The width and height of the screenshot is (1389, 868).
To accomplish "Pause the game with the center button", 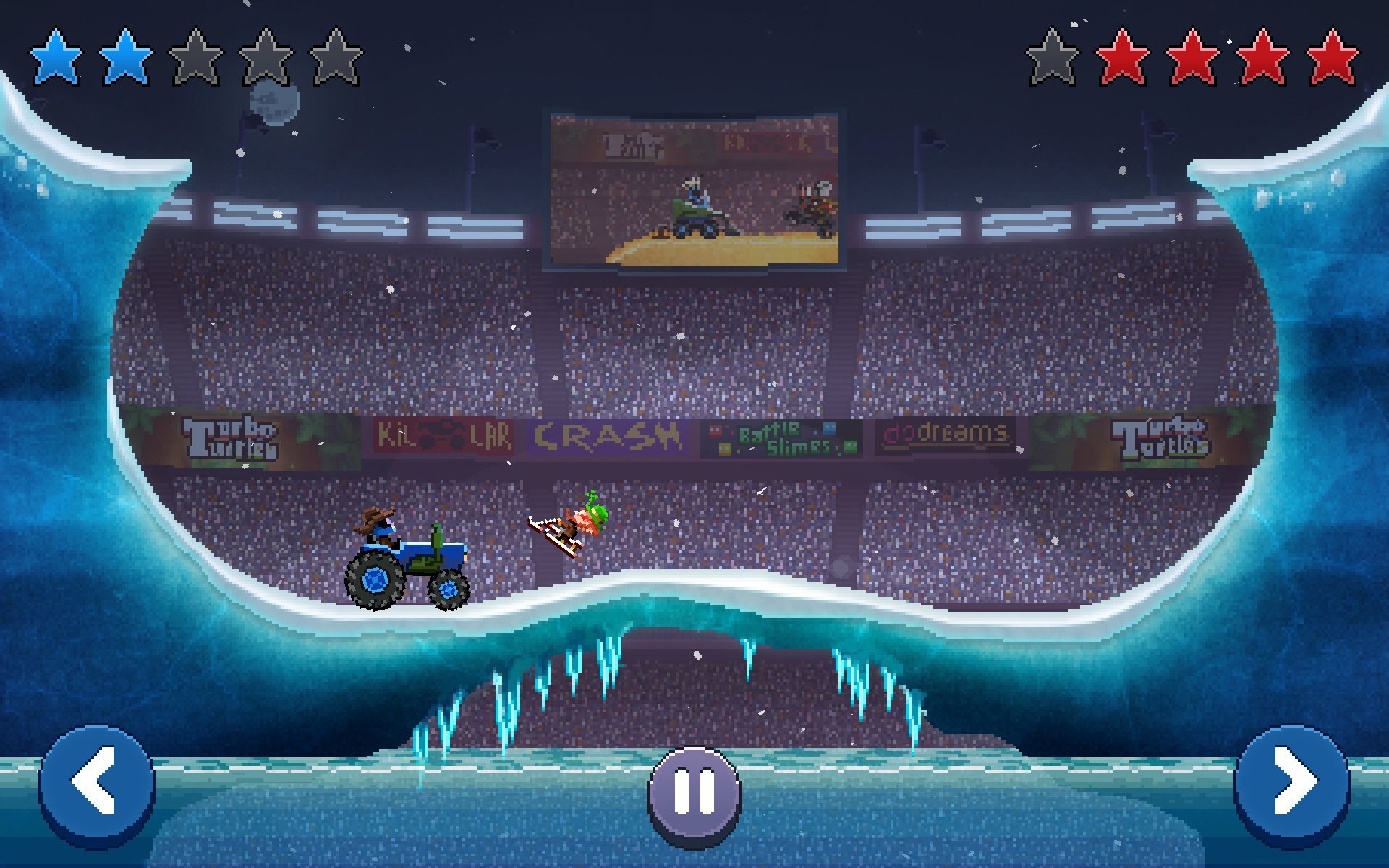I will point(694,793).
